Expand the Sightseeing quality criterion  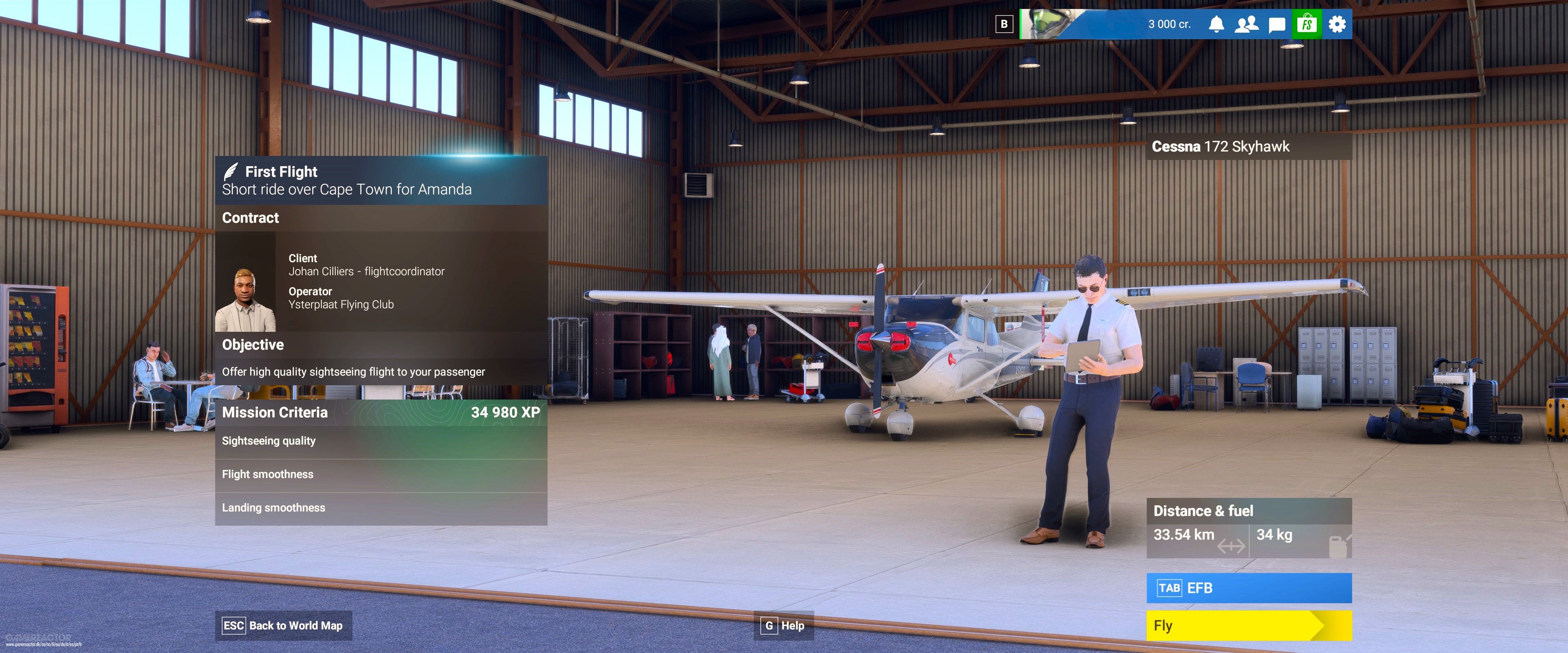pos(269,441)
